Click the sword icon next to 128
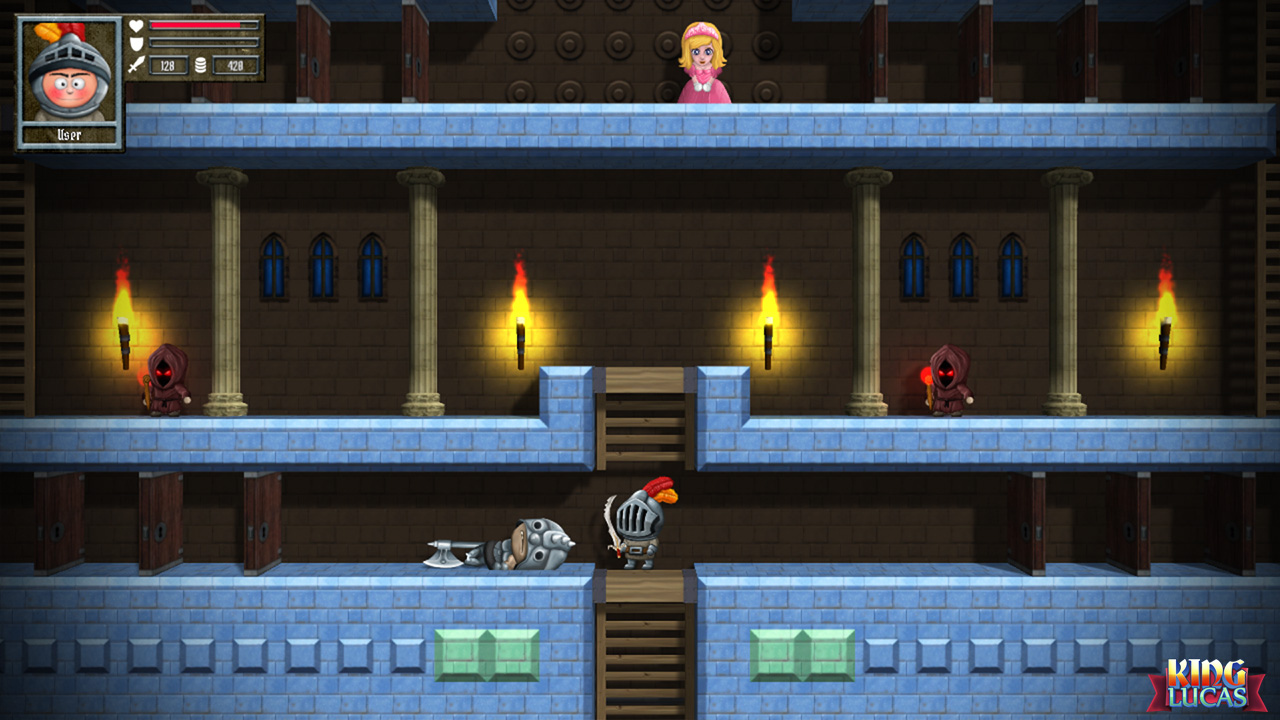This screenshot has height=720, width=1280. point(135,63)
